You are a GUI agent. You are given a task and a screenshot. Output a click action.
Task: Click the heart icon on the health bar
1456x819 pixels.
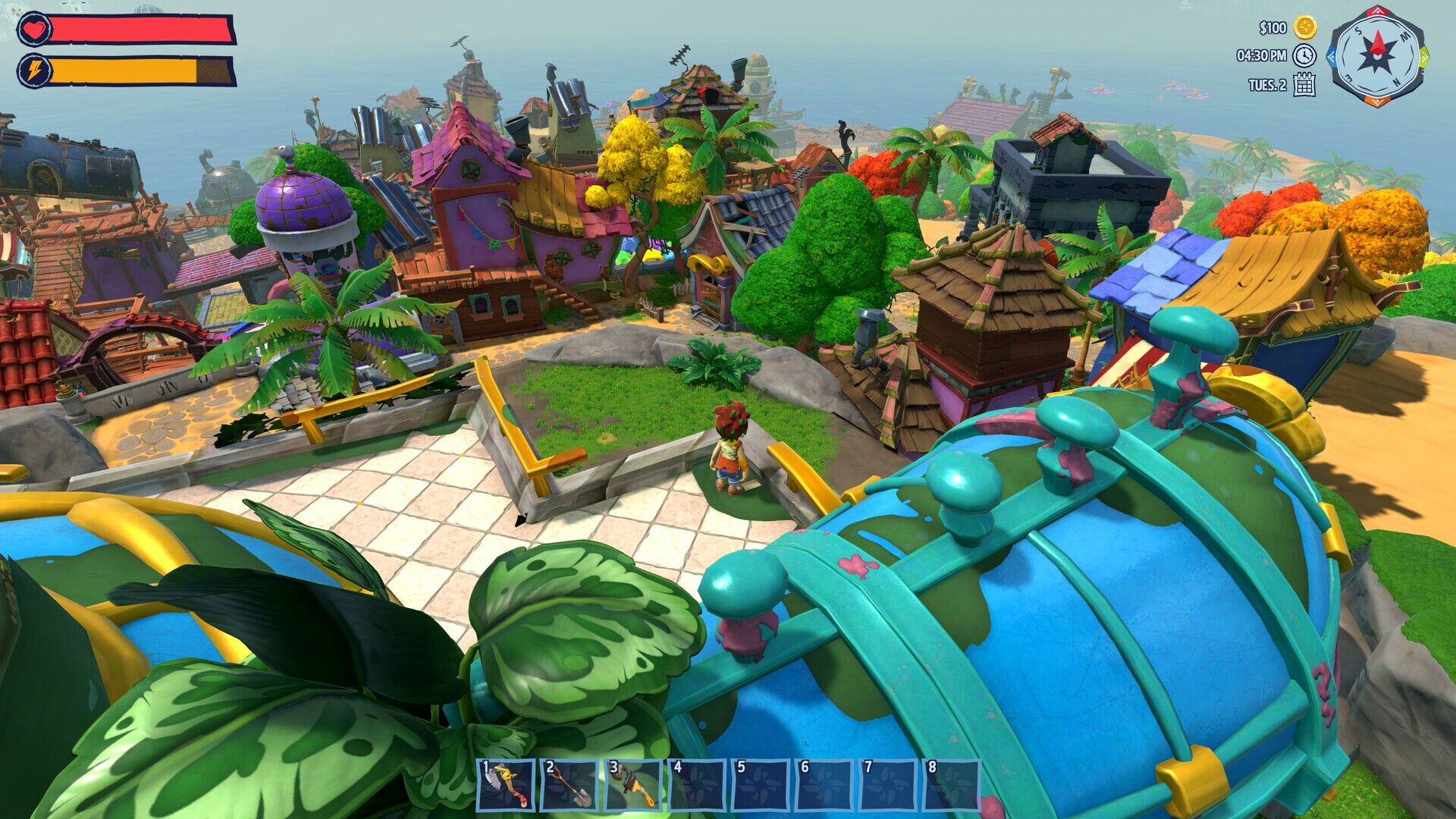click(33, 30)
